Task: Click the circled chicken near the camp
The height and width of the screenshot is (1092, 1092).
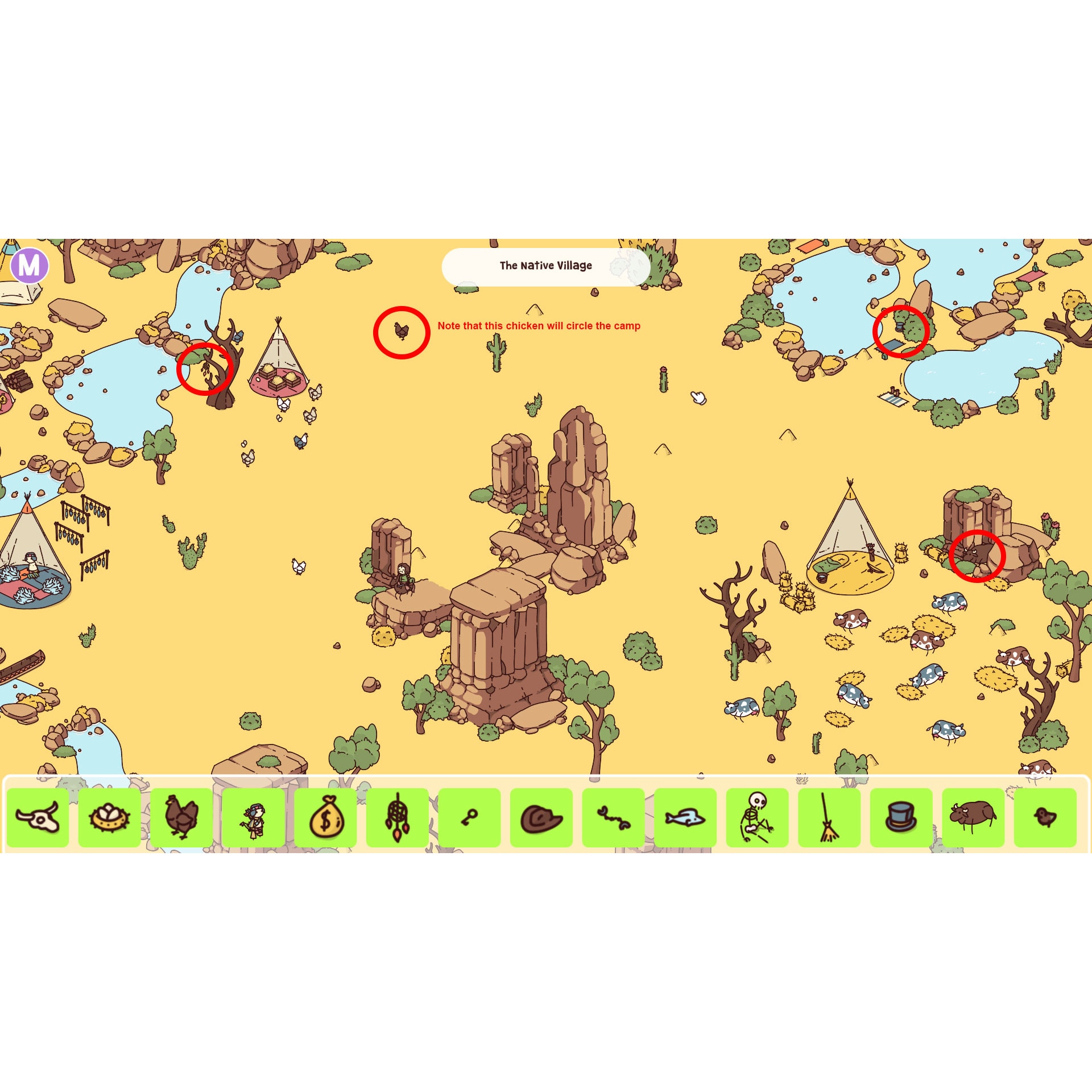Action: pyautogui.click(x=402, y=333)
